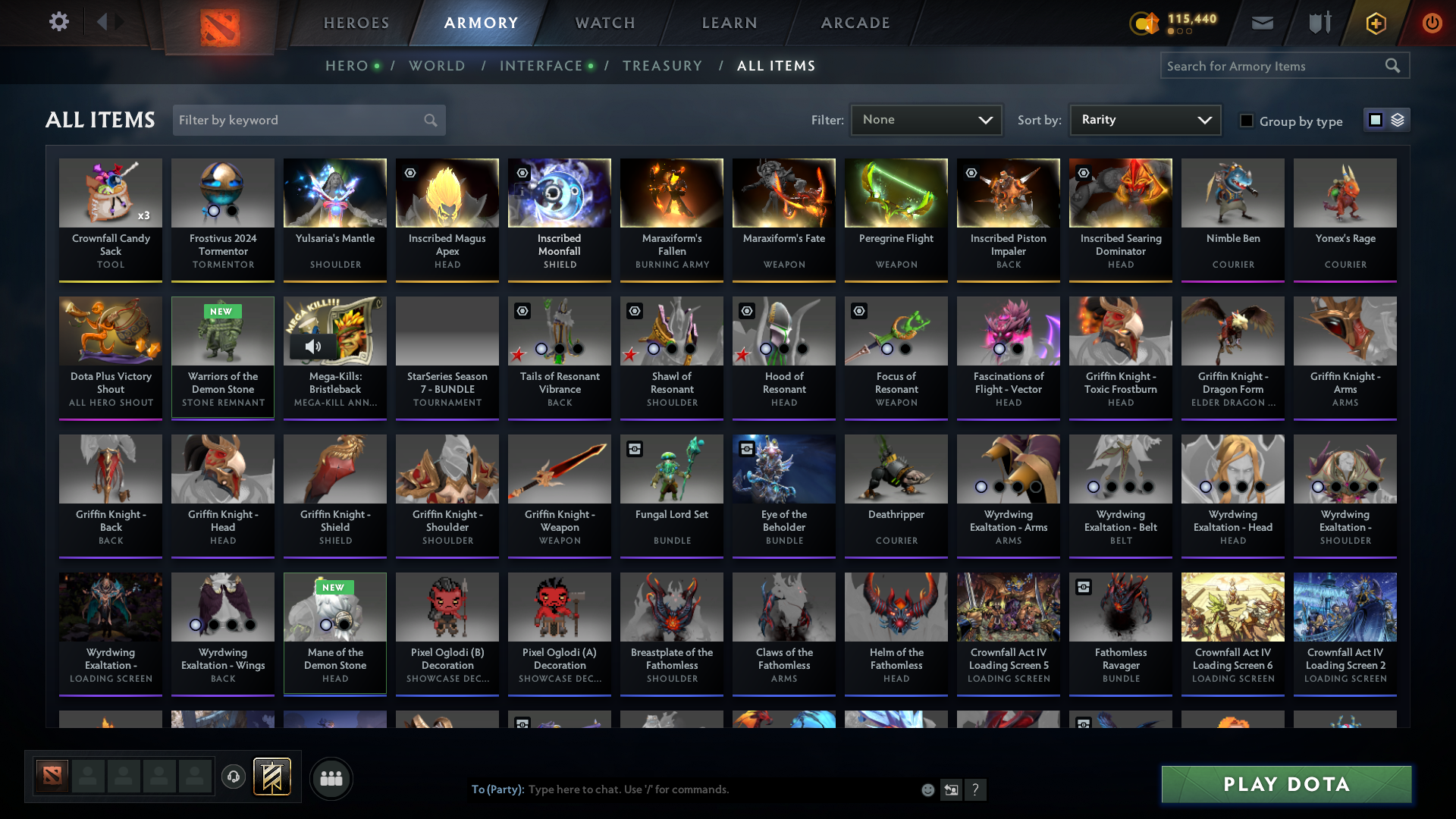Switch to the WATCH tab
1456x819 pixels.
(x=604, y=23)
